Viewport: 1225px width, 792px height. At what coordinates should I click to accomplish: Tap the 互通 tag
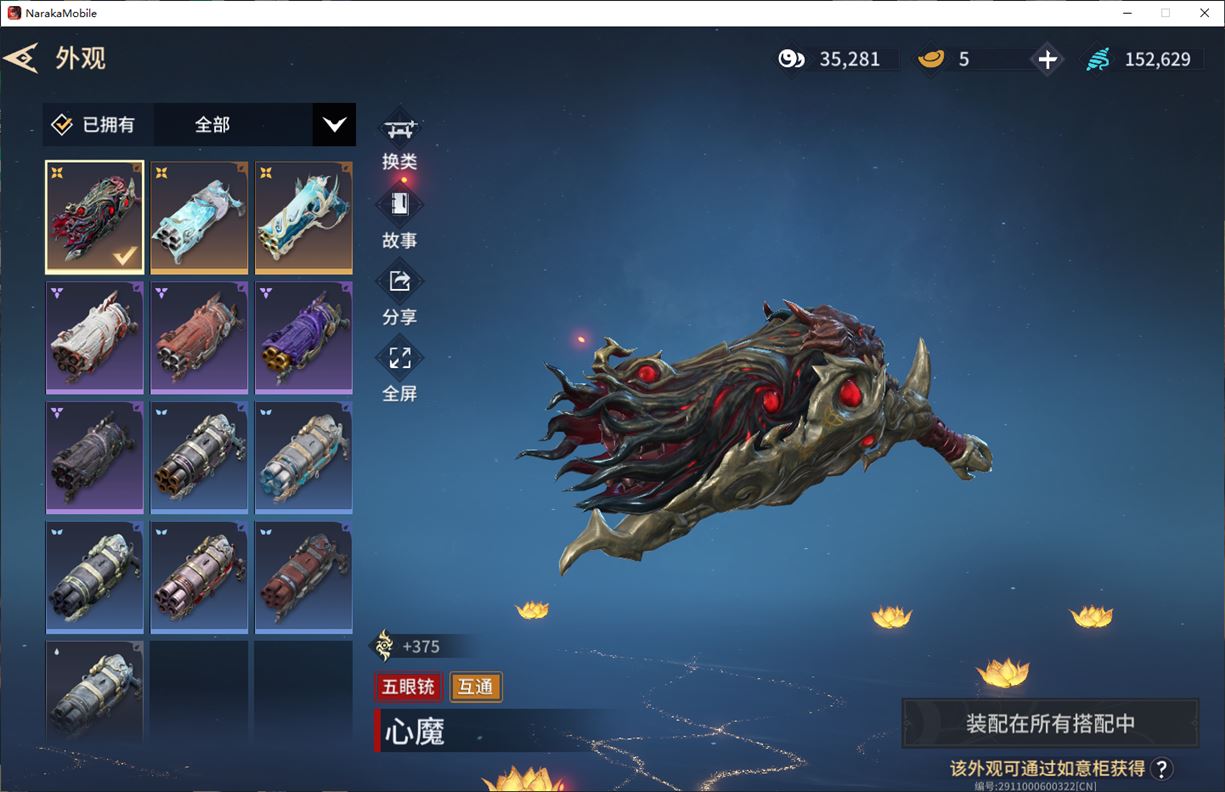pos(476,687)
